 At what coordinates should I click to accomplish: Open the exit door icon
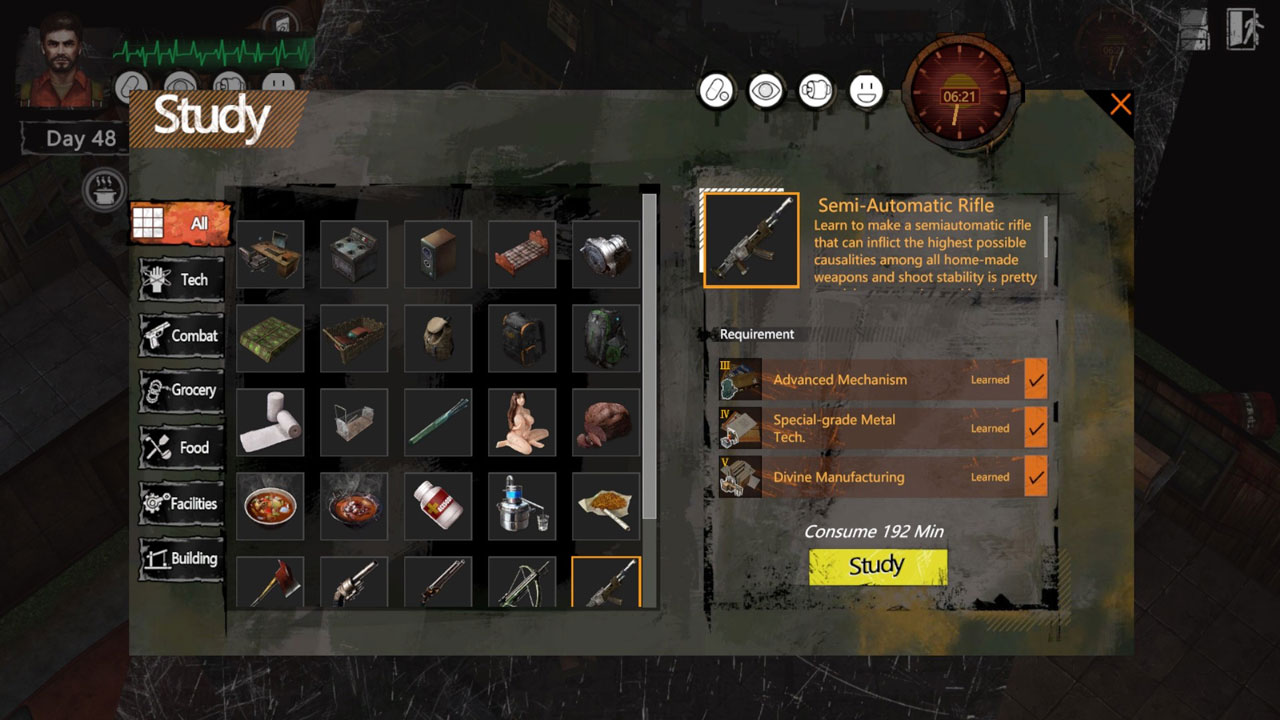pyautogui.click(x=1244, y=28)
